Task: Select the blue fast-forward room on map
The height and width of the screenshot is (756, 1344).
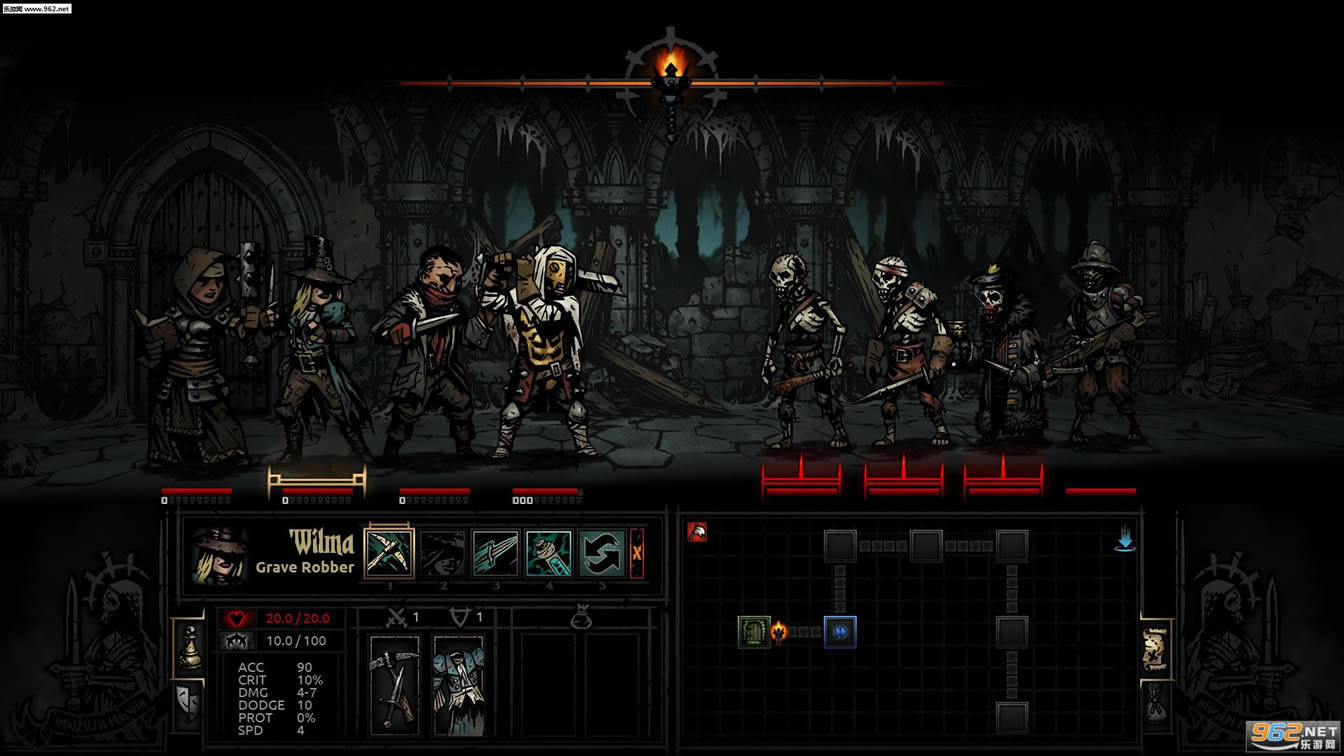Action: (840, 632)
